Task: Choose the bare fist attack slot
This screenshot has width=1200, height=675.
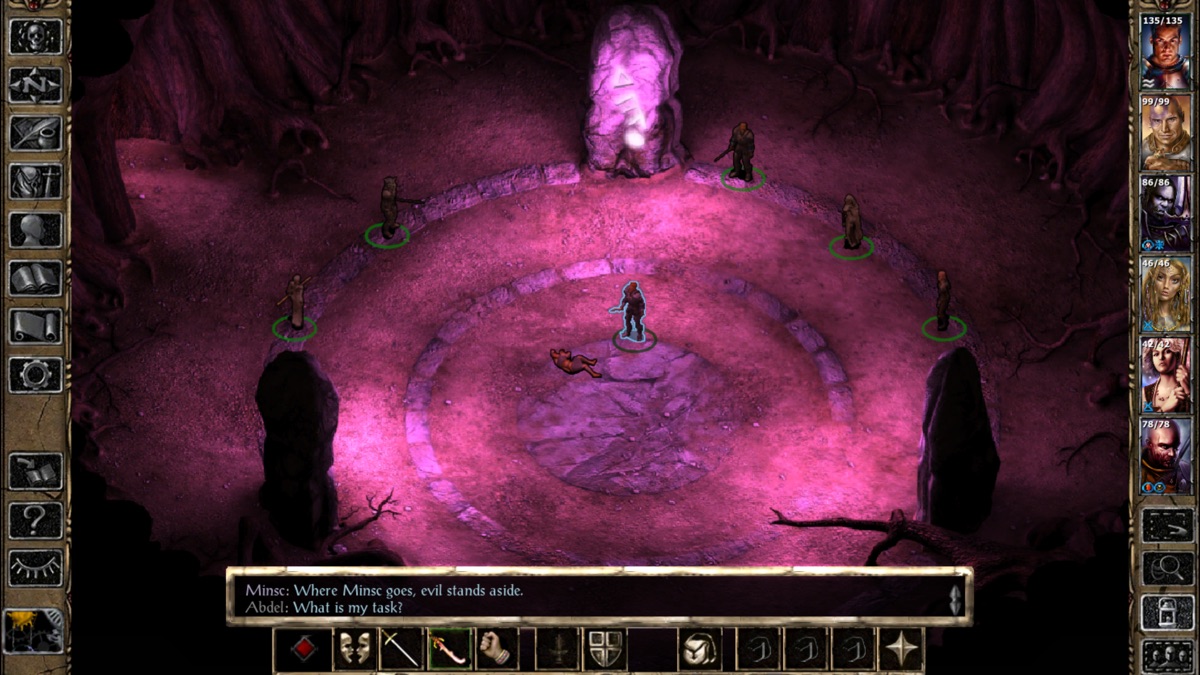Action: pyautogui.click(x=497, y=649)
